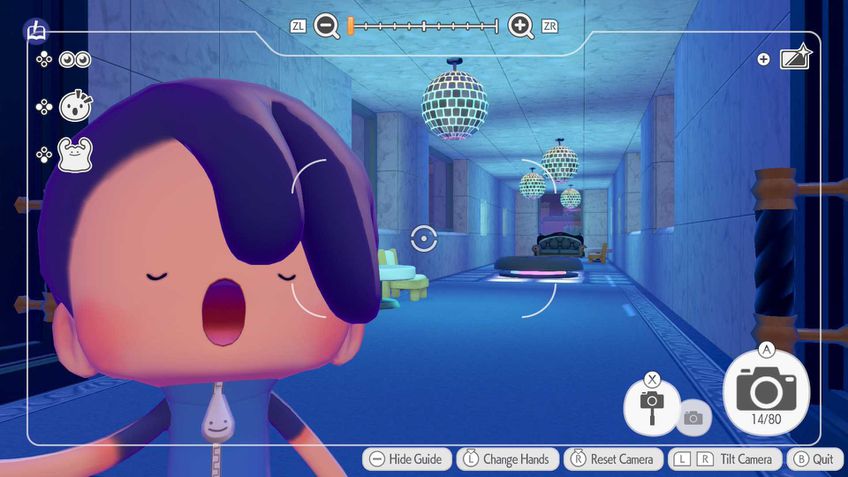This screenshot has width=848, height=477.
Task: Hide the guide overlay
Action: (x=405, y=459)
